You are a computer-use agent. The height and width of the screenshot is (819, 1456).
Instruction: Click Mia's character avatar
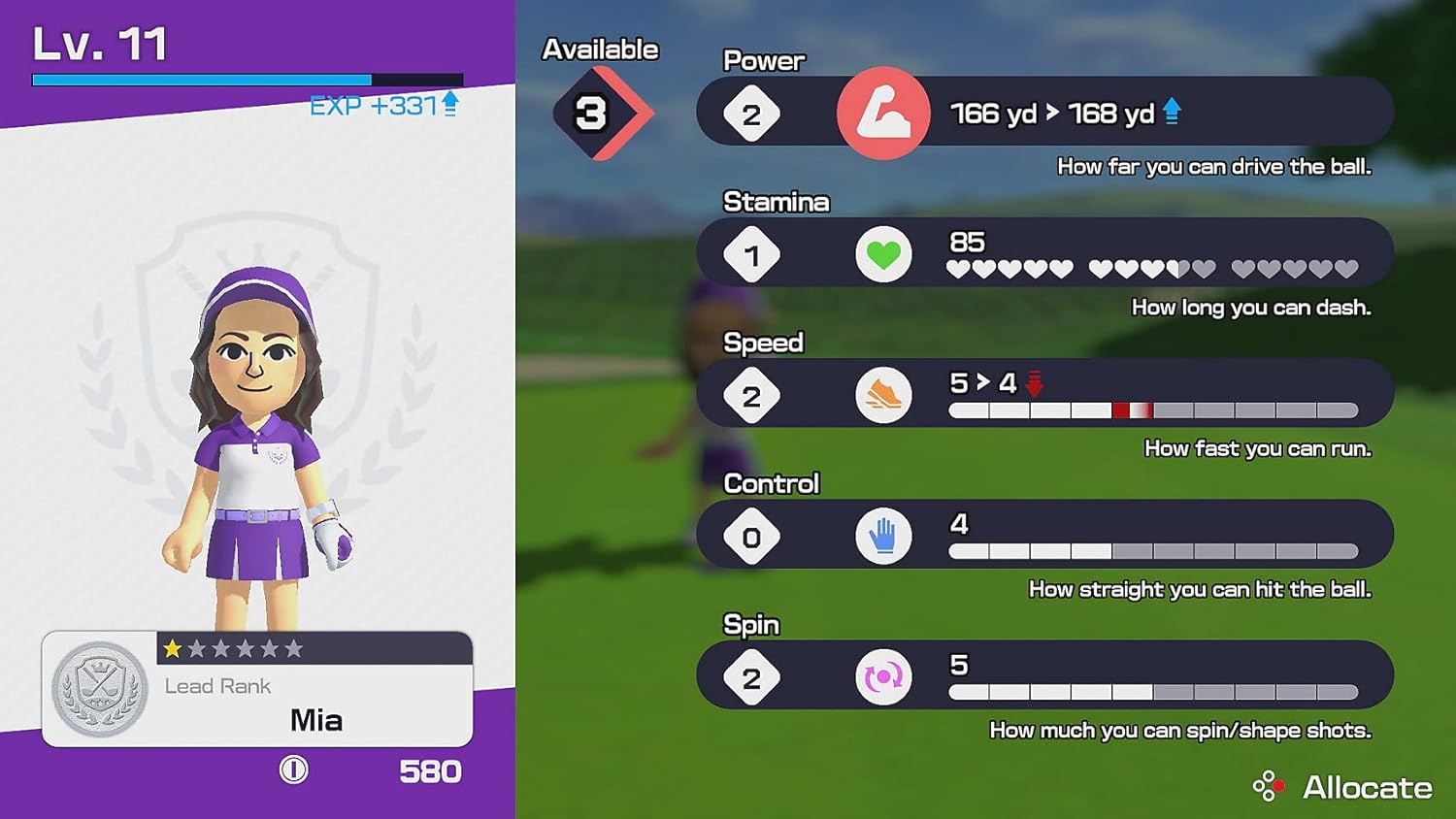[257, 437]
